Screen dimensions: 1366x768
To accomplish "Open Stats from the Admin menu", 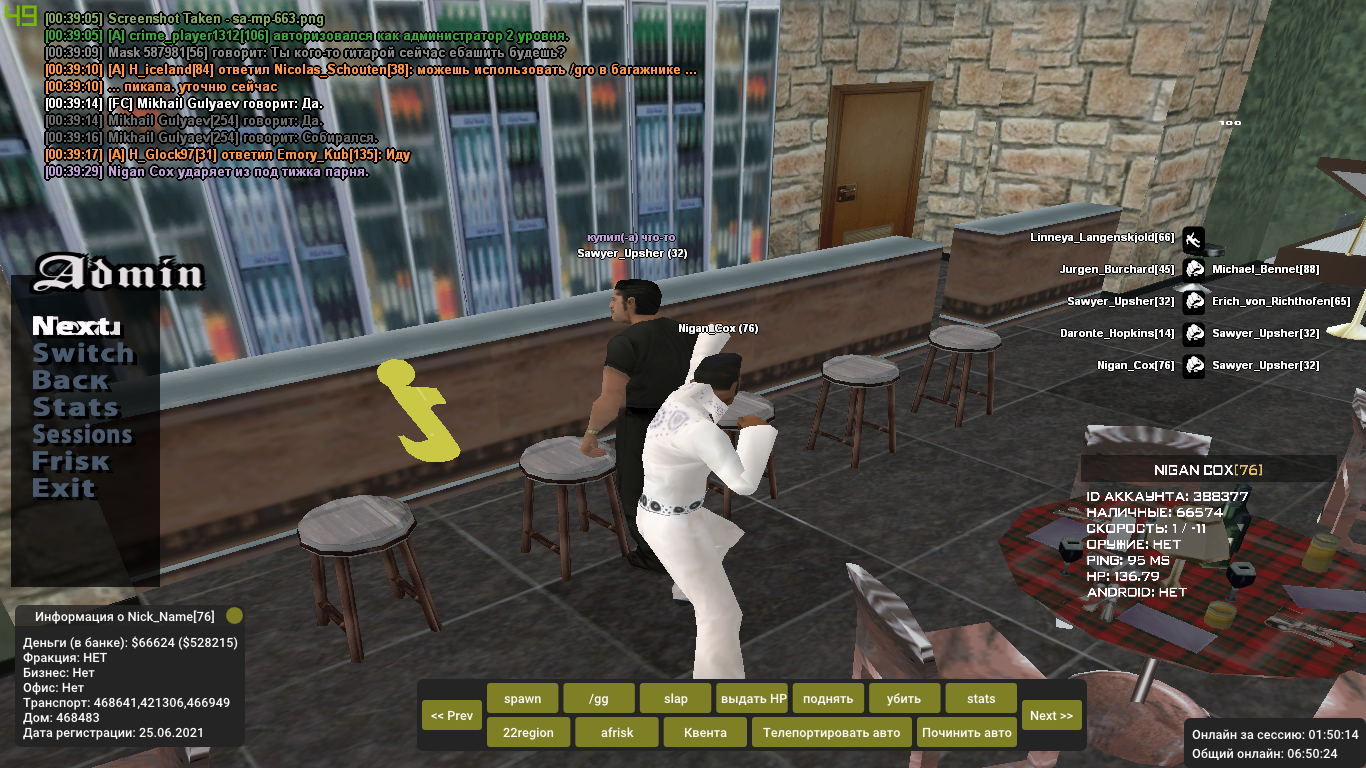I will [x=75, y=407].
